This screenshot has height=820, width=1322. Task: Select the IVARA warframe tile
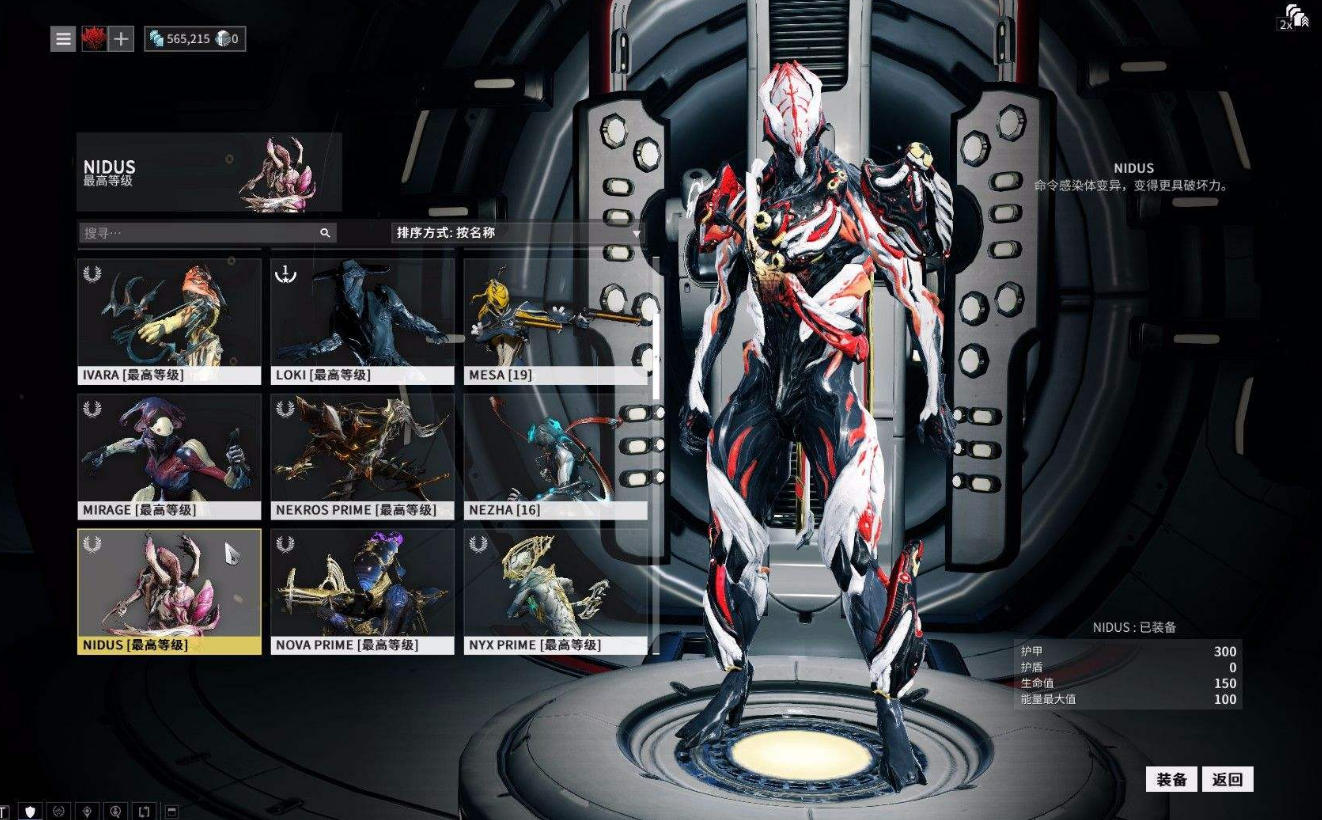169,321
